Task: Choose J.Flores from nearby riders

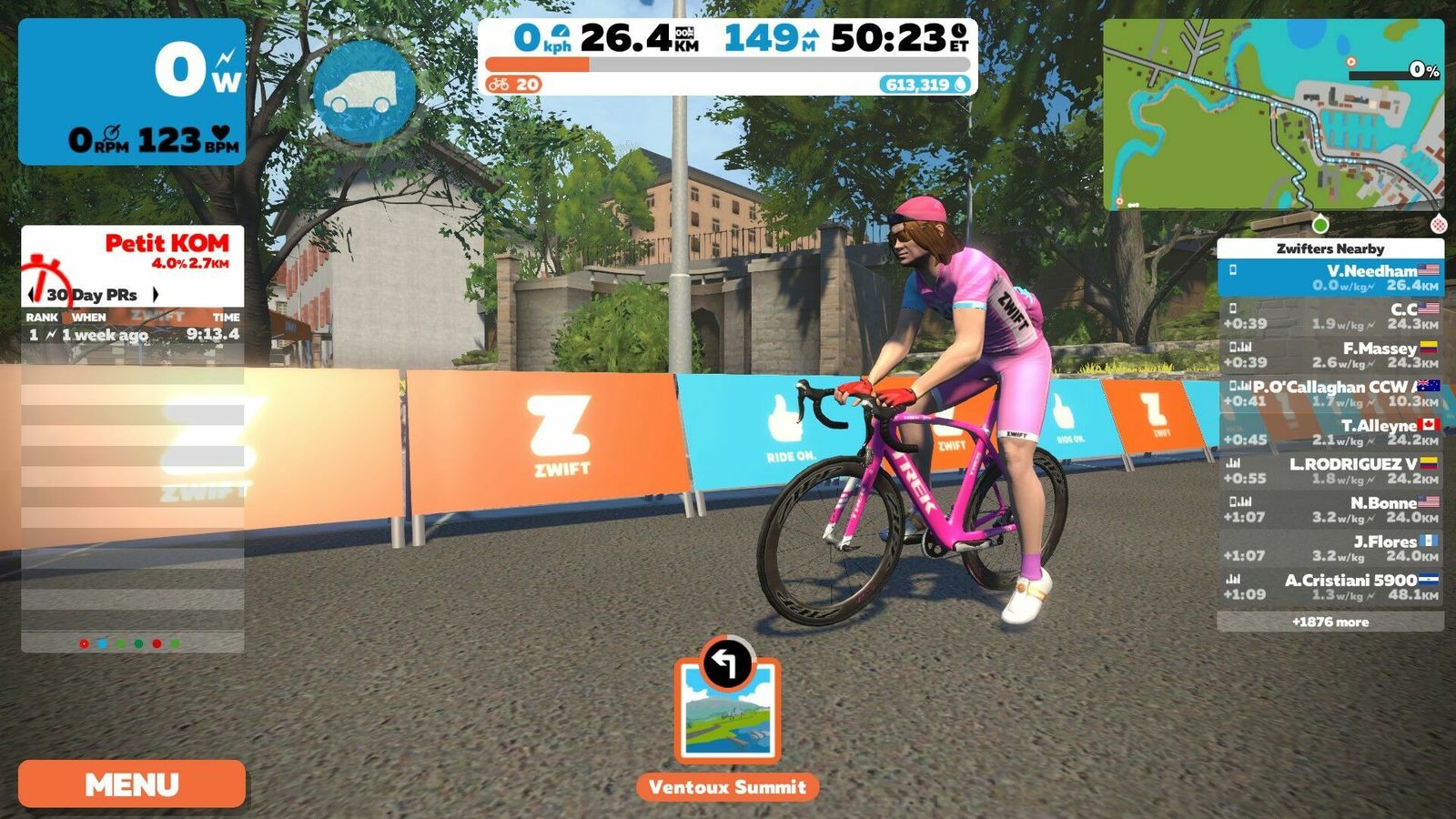Action: click(1330, 548)
